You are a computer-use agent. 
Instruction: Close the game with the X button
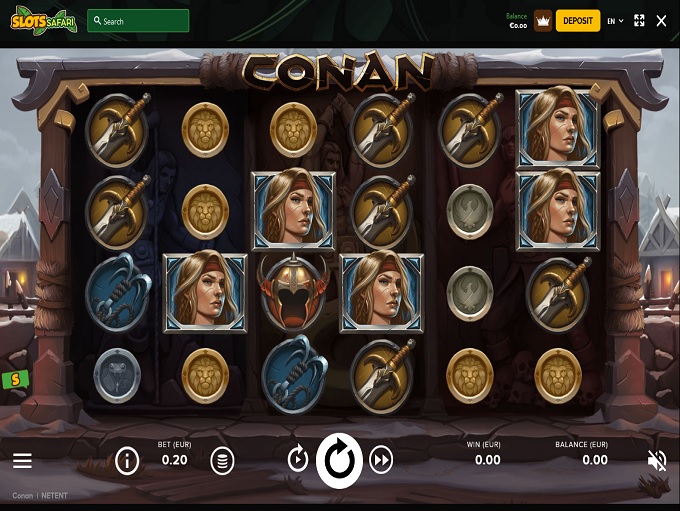pos(661,20)
